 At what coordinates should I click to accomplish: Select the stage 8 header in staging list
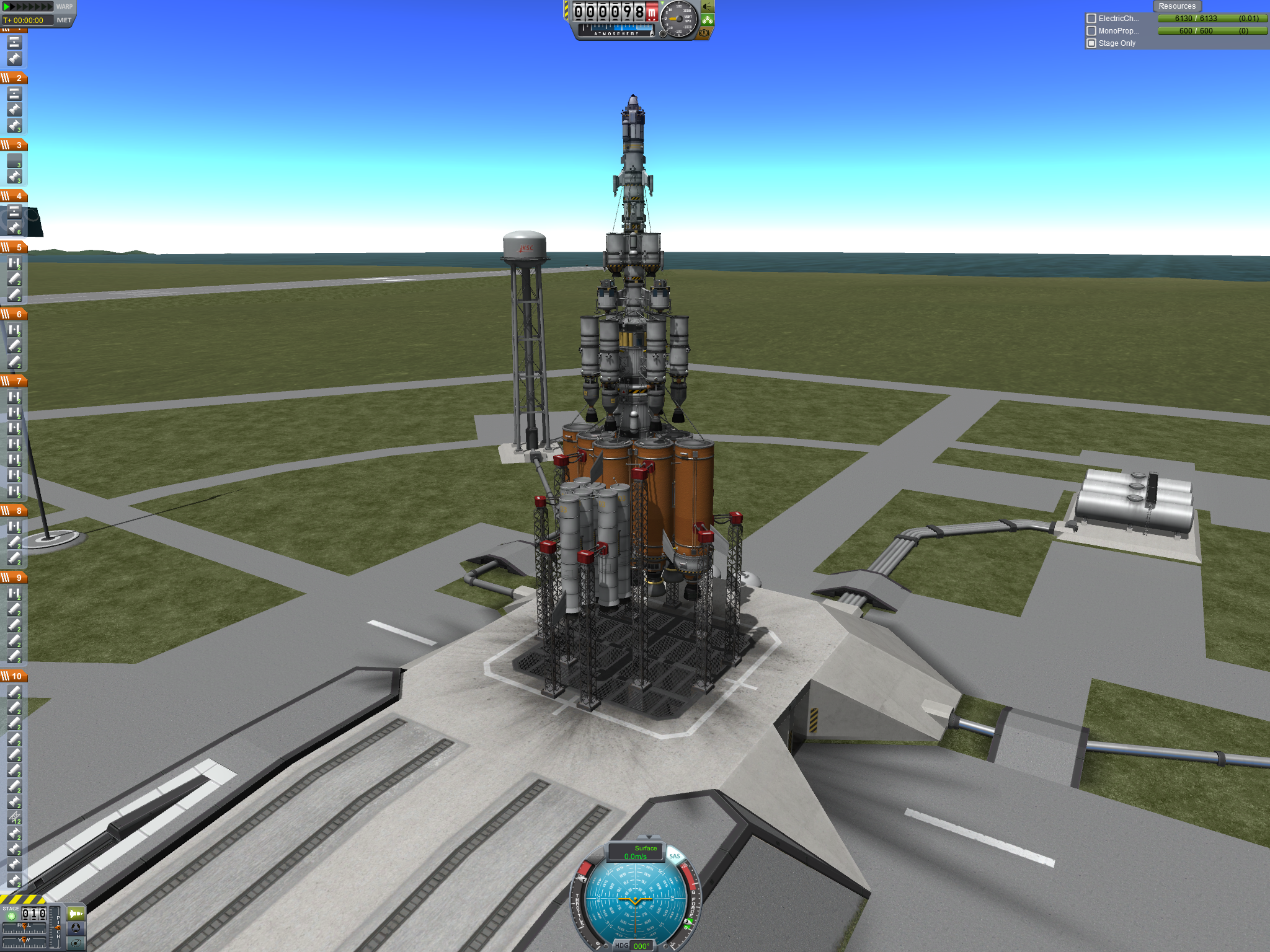[x=14, y=511]
